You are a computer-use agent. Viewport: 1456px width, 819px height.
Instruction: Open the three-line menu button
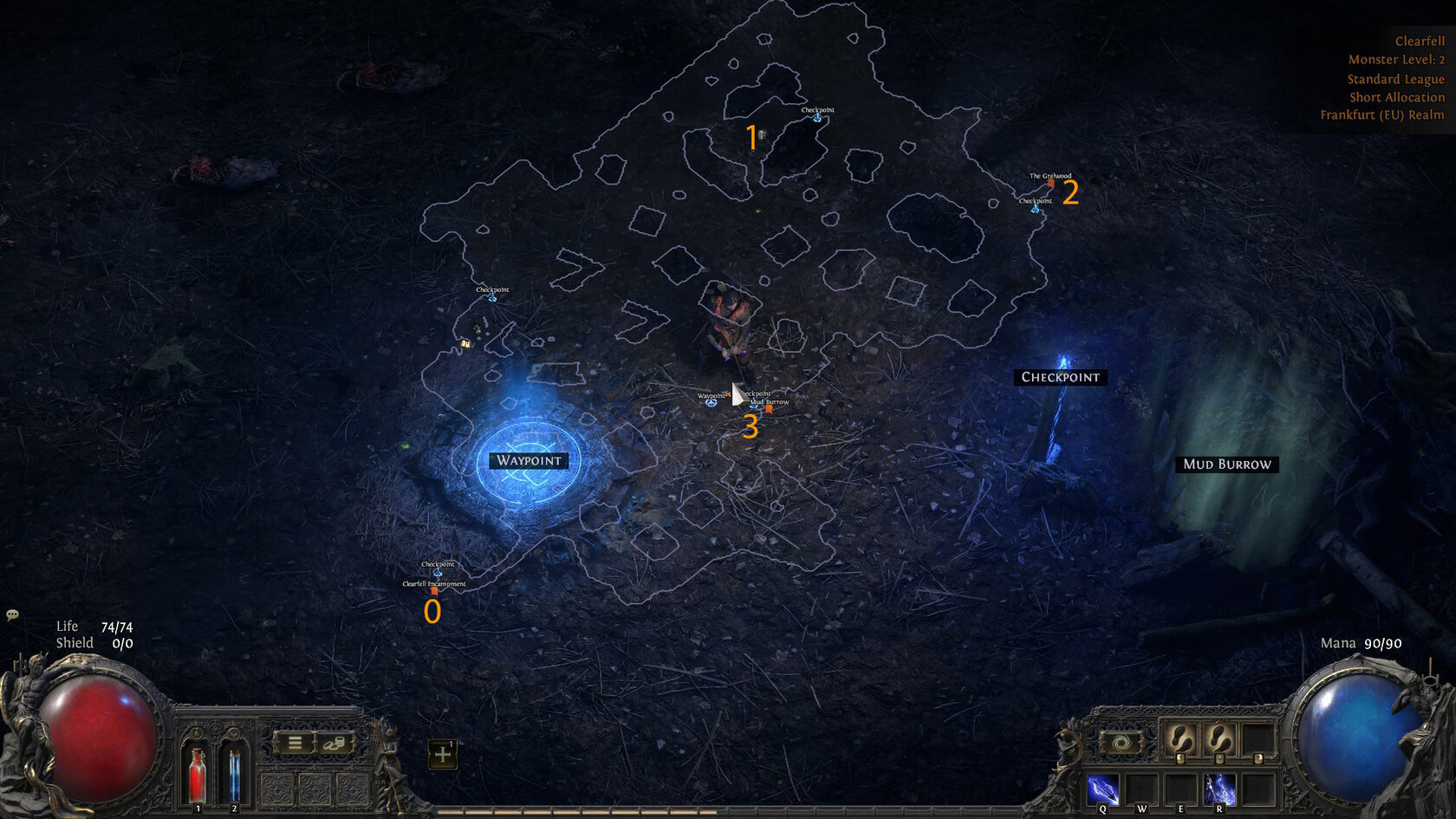295,744
